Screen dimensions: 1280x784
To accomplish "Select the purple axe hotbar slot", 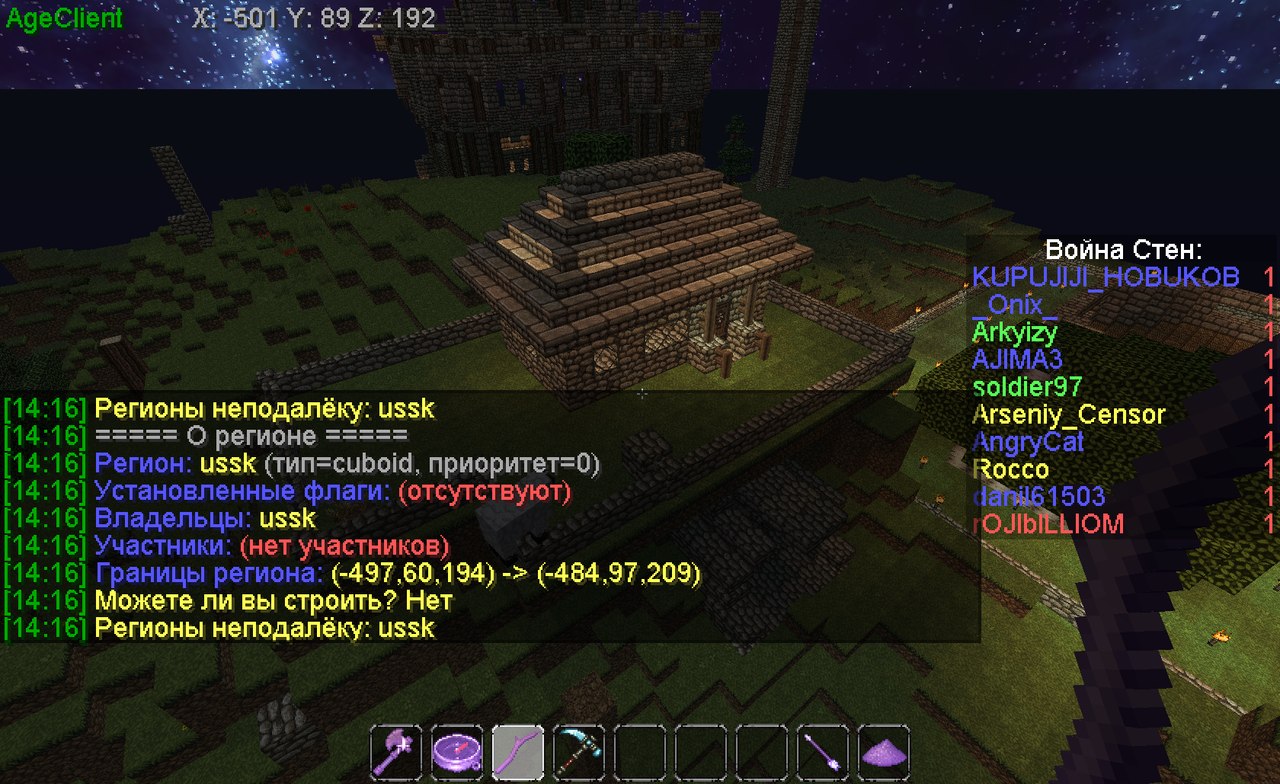I will pos(396,750).
